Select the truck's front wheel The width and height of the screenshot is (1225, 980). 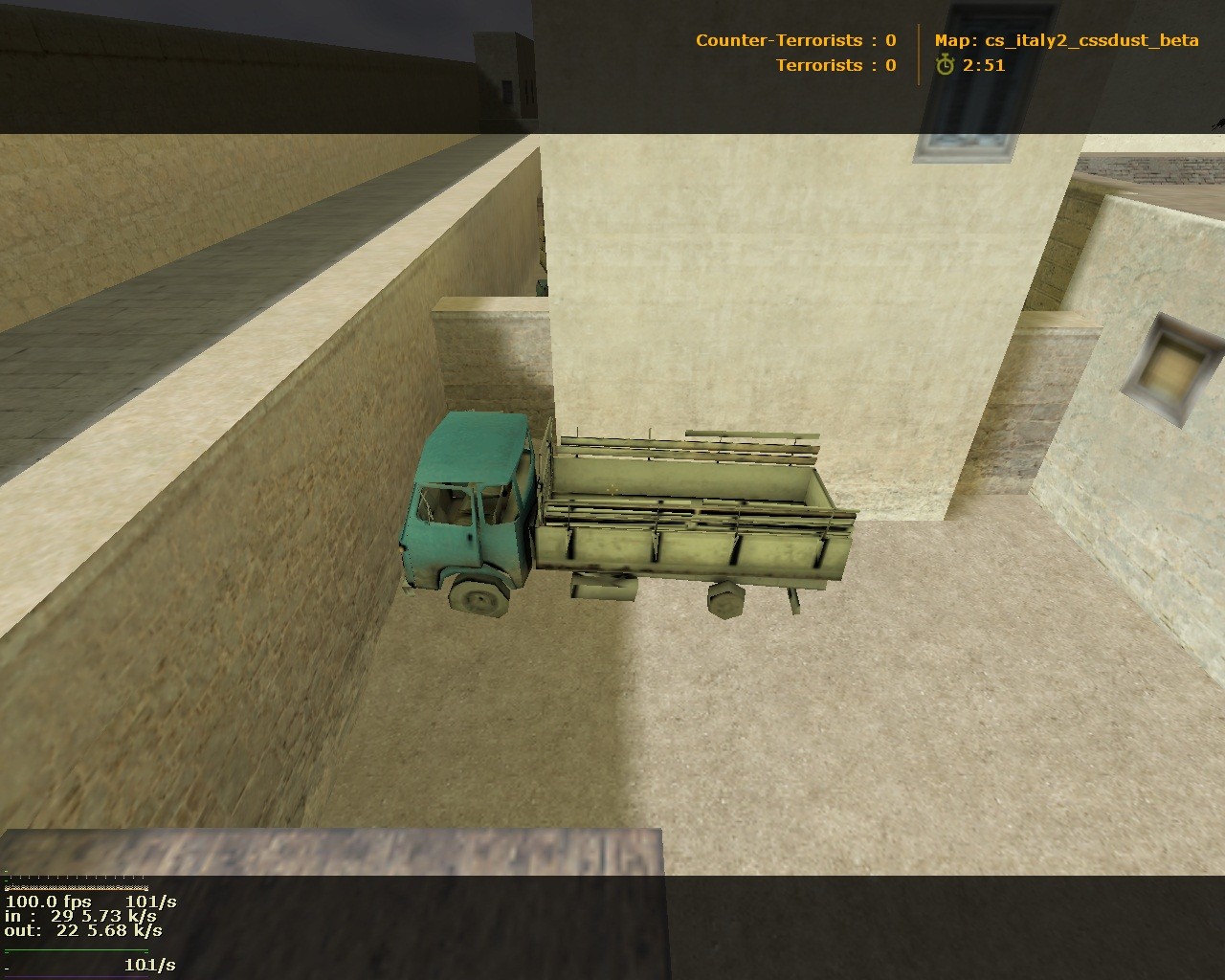(x=476, y=595)
